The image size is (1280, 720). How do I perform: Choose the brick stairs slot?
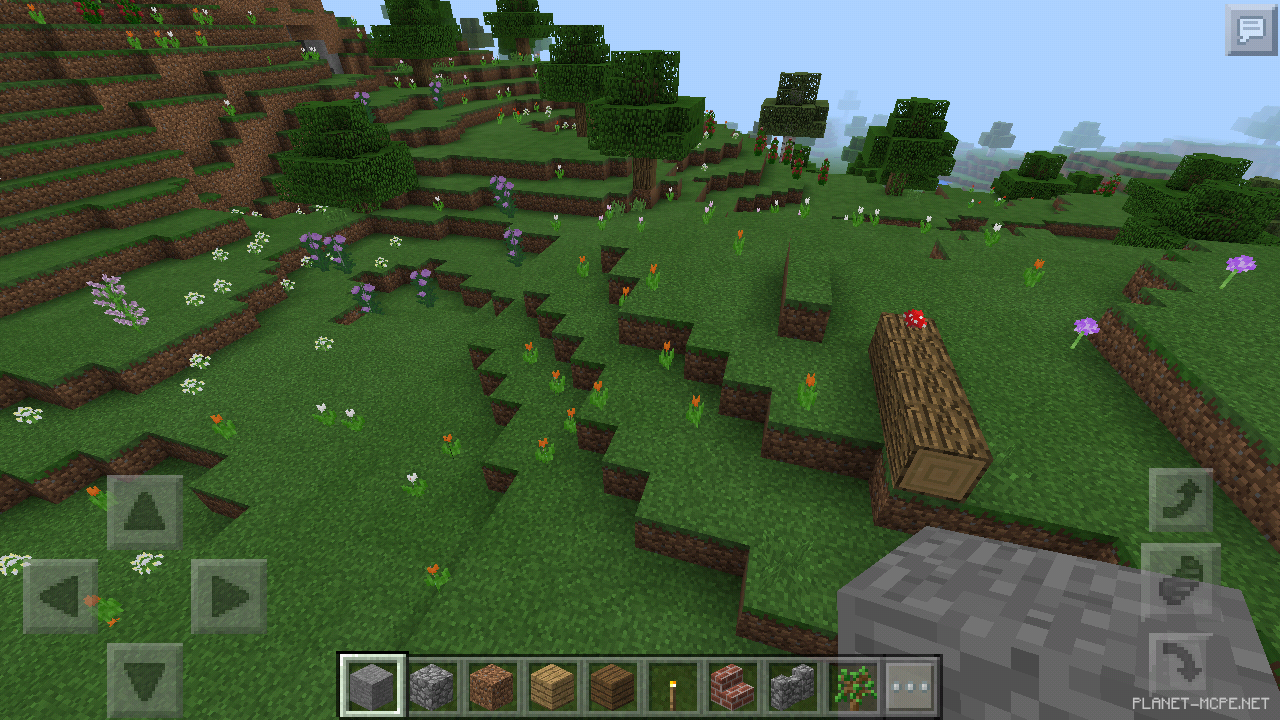732,686
